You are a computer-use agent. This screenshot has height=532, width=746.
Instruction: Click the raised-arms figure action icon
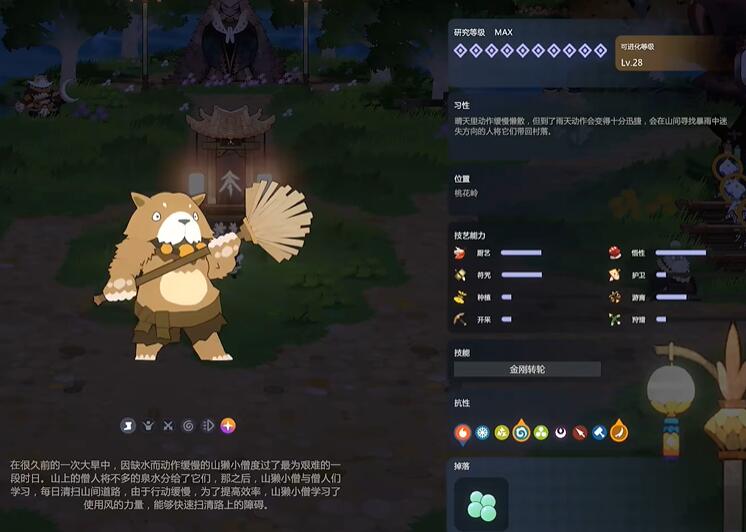pyautogui.click(x=148, y=425)
